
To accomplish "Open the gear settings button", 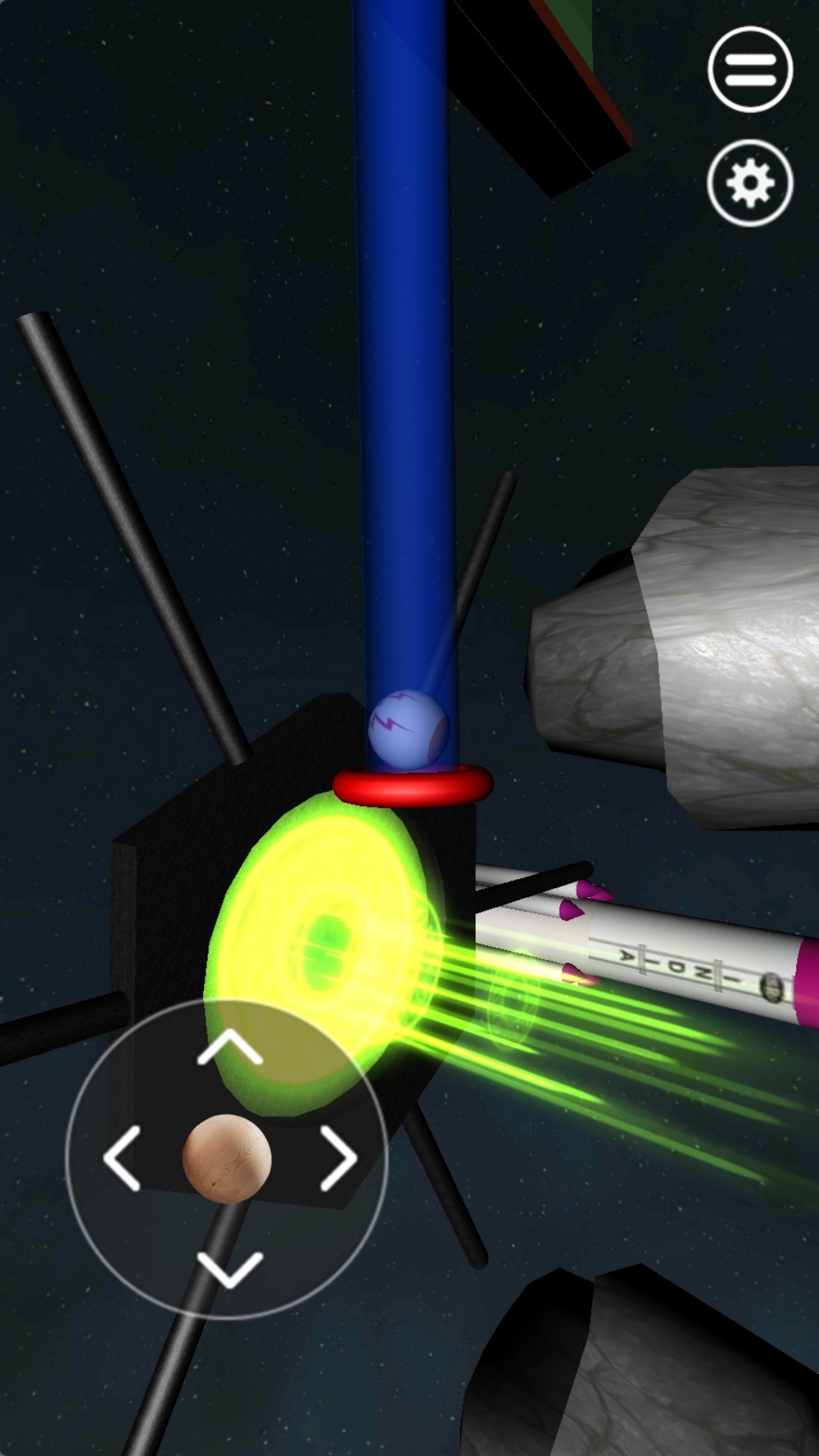I will click(750, 183).
